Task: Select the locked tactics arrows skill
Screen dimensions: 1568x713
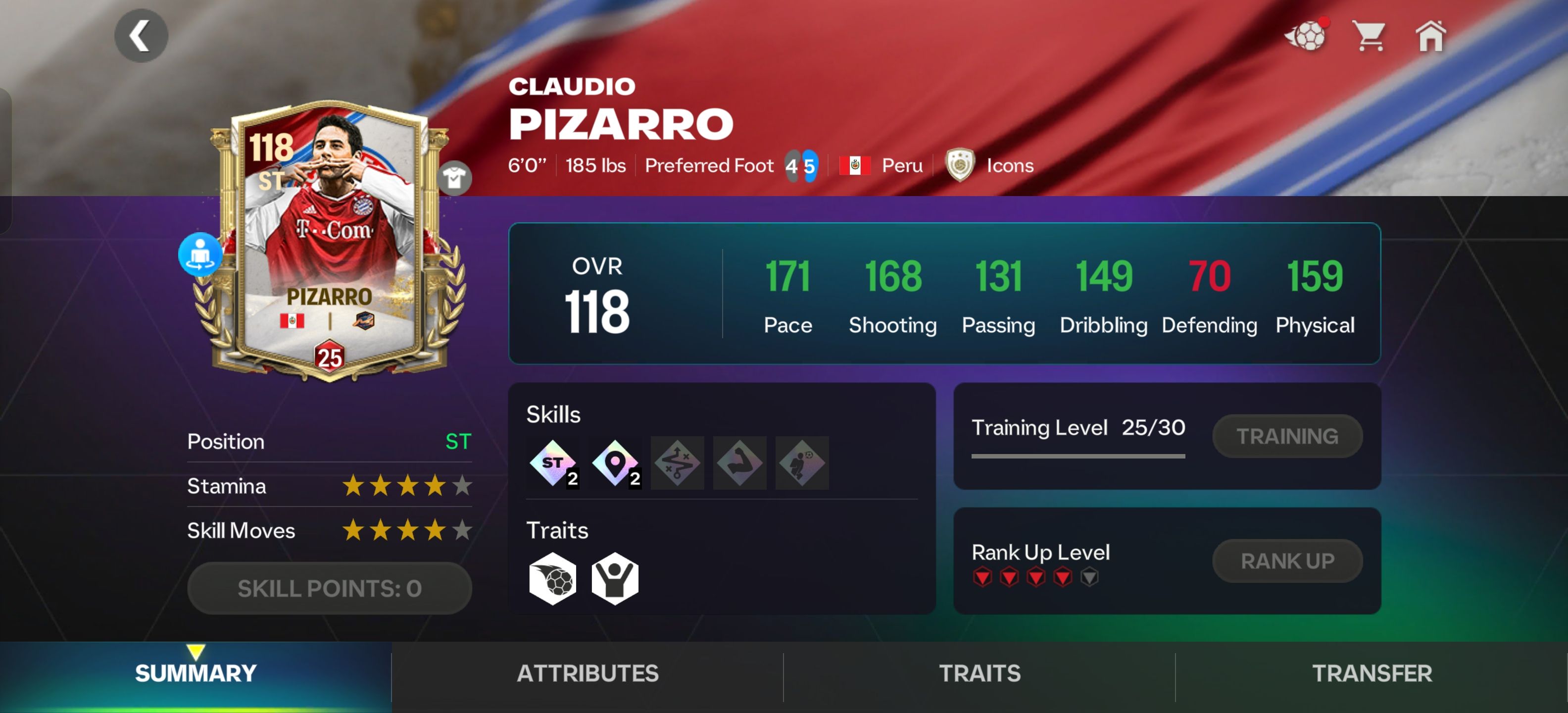Action: point(677,463)
